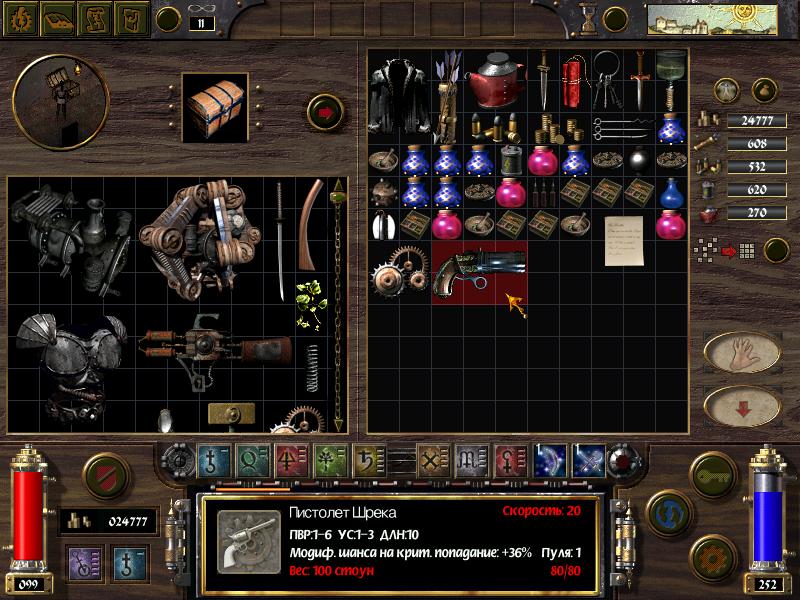Viewport: 800px width, 600px height.
Task: Open the world map via the scroll icon
Action: 95,18
